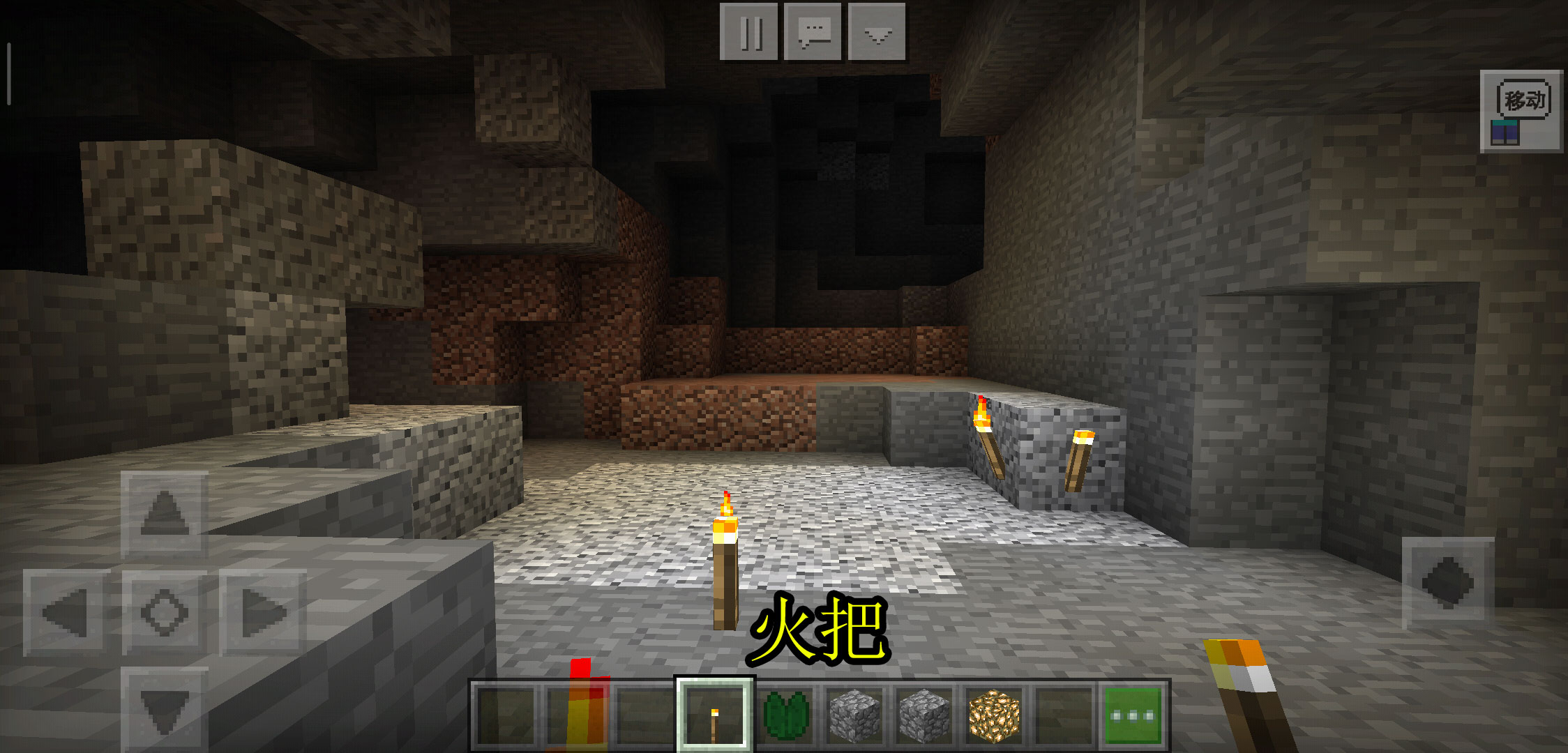Open the emote picker chevron
1568x753 pixels.
click(x=877, y=31)
